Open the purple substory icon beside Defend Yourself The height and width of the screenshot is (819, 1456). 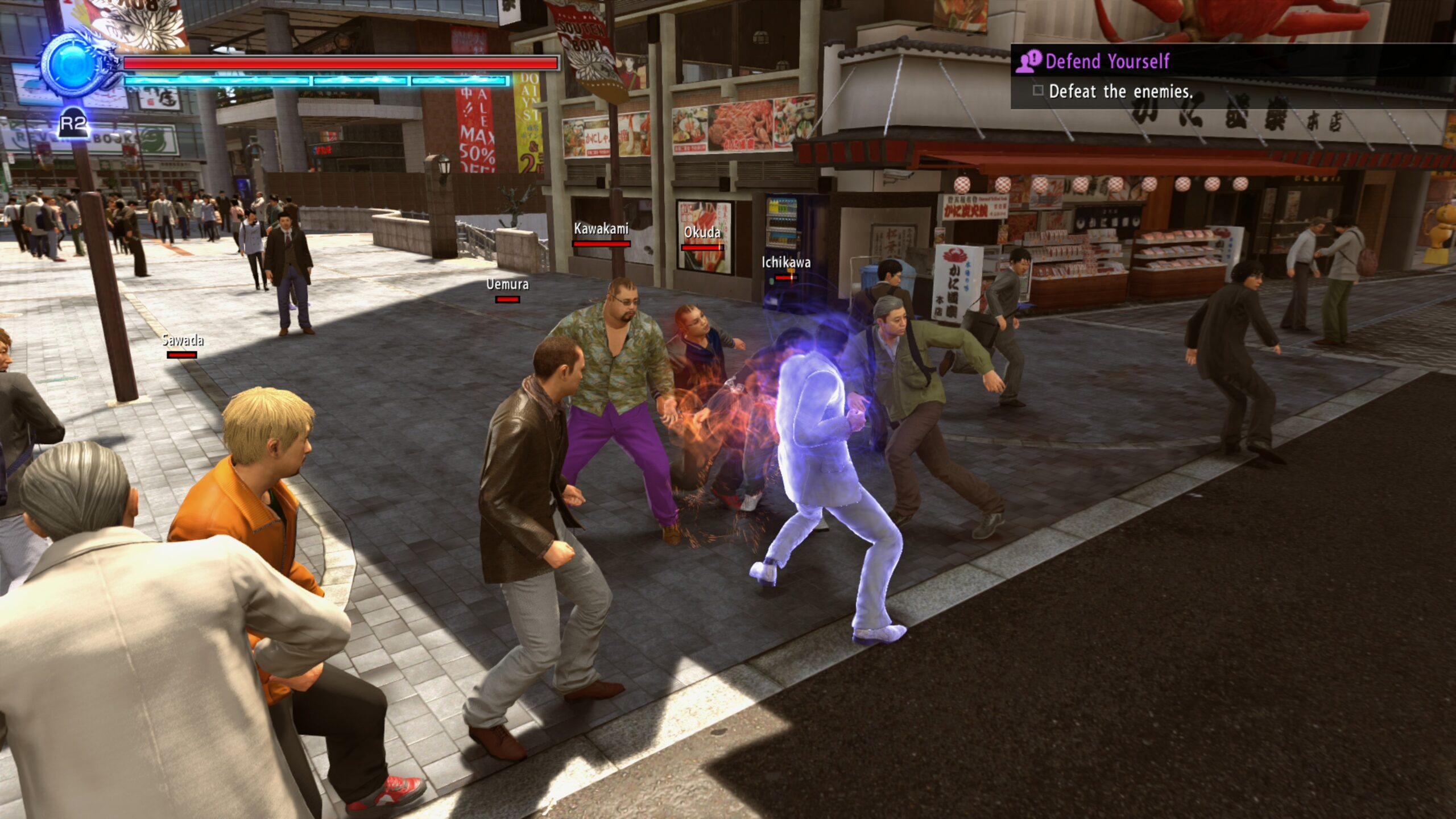[x=1028, y=61]
